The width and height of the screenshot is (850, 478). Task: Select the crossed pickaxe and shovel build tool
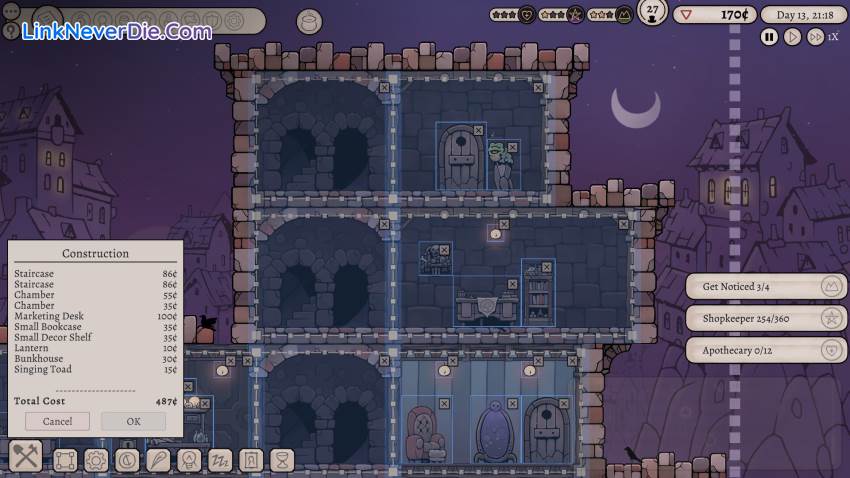[x=26, y=459]
